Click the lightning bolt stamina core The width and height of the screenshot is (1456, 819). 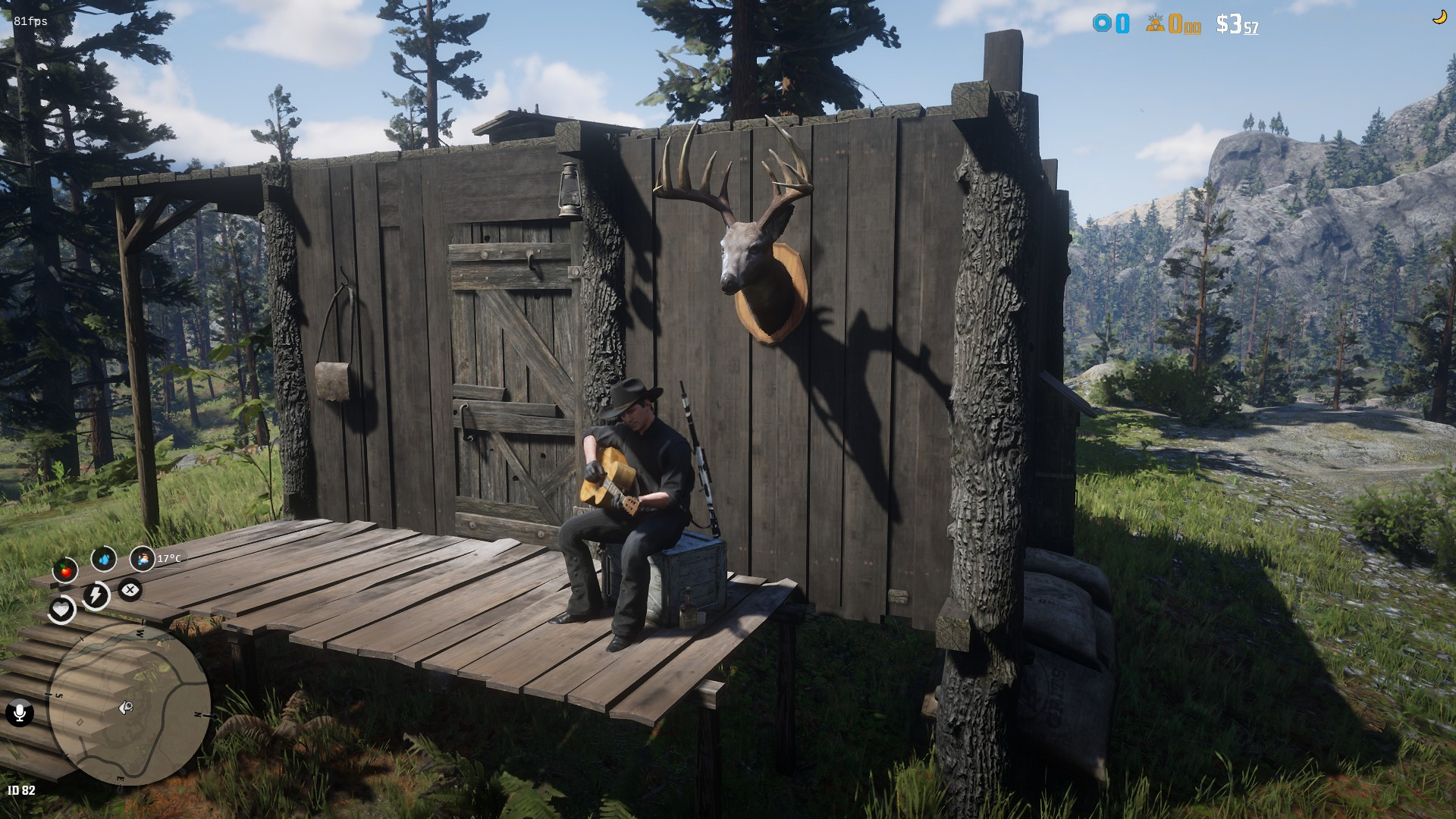[x=96, y=595]
